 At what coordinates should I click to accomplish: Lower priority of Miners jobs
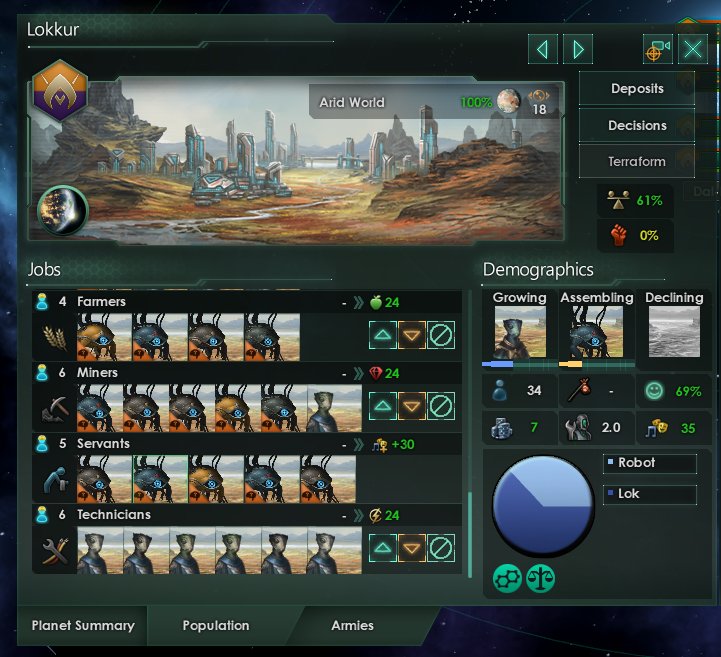click(x=412, y=406)
